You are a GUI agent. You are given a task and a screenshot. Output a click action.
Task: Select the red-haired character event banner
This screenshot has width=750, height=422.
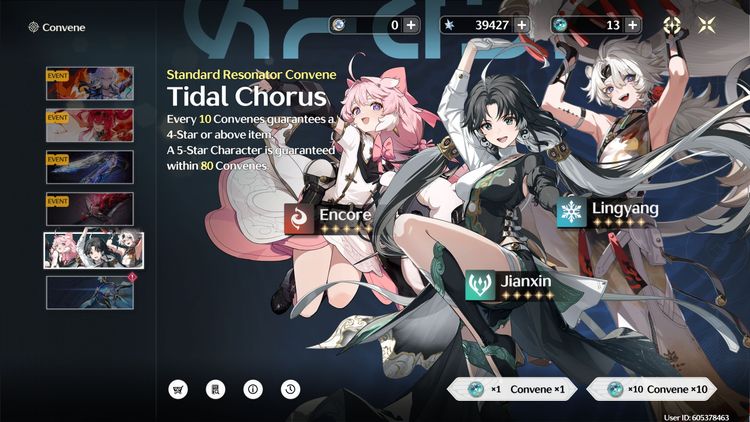pos(89,125)
